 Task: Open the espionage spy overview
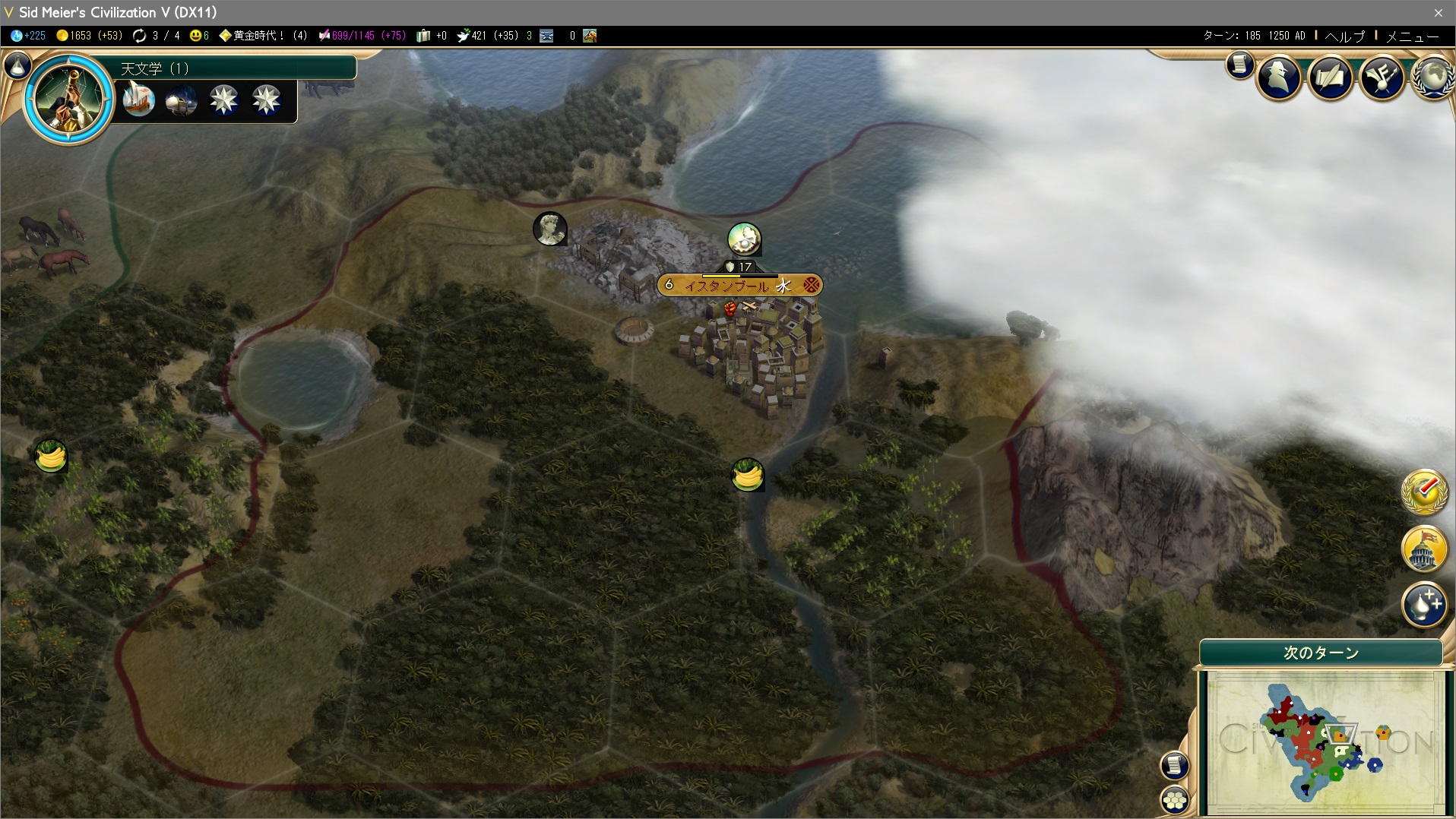[1279, 77]
